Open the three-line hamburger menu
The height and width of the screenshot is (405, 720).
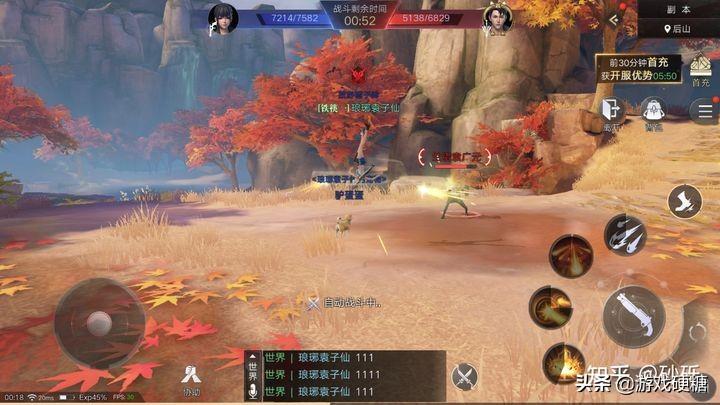(x=700, y=111)
